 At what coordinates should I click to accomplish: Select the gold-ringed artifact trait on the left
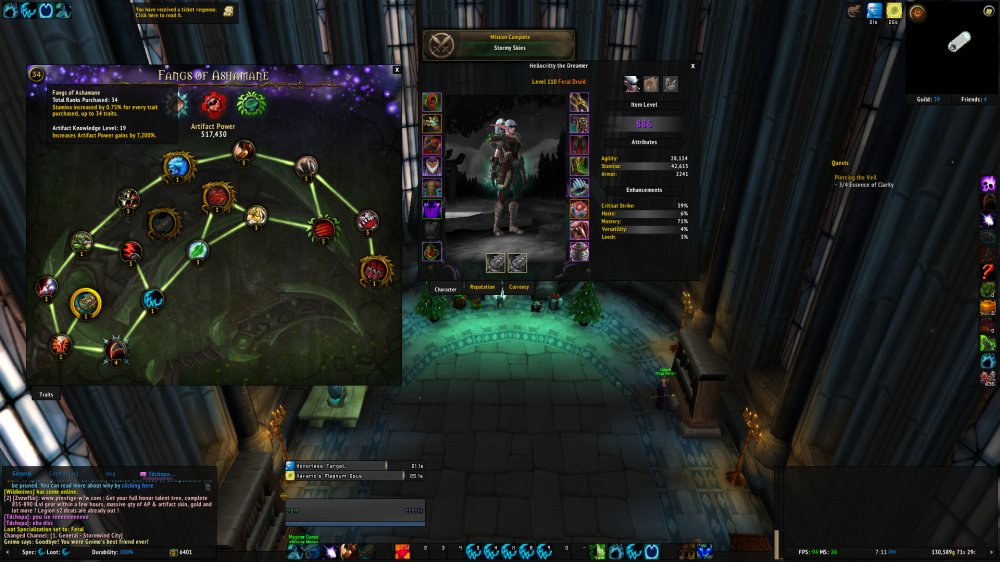(85, 300)
